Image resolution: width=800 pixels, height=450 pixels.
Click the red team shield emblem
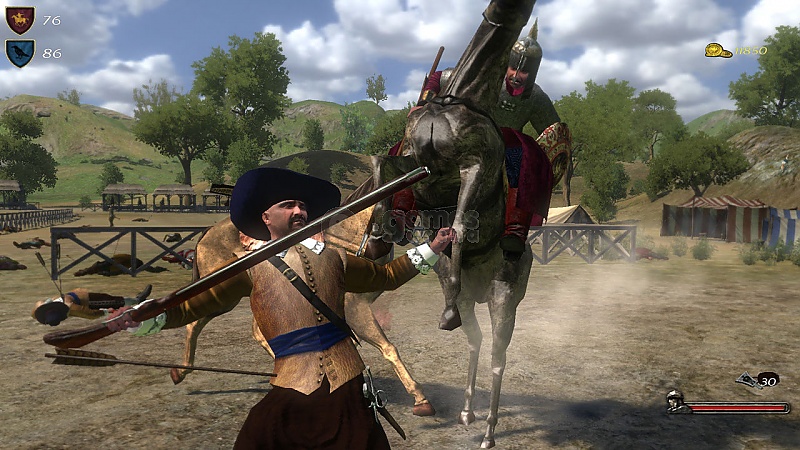19,19
